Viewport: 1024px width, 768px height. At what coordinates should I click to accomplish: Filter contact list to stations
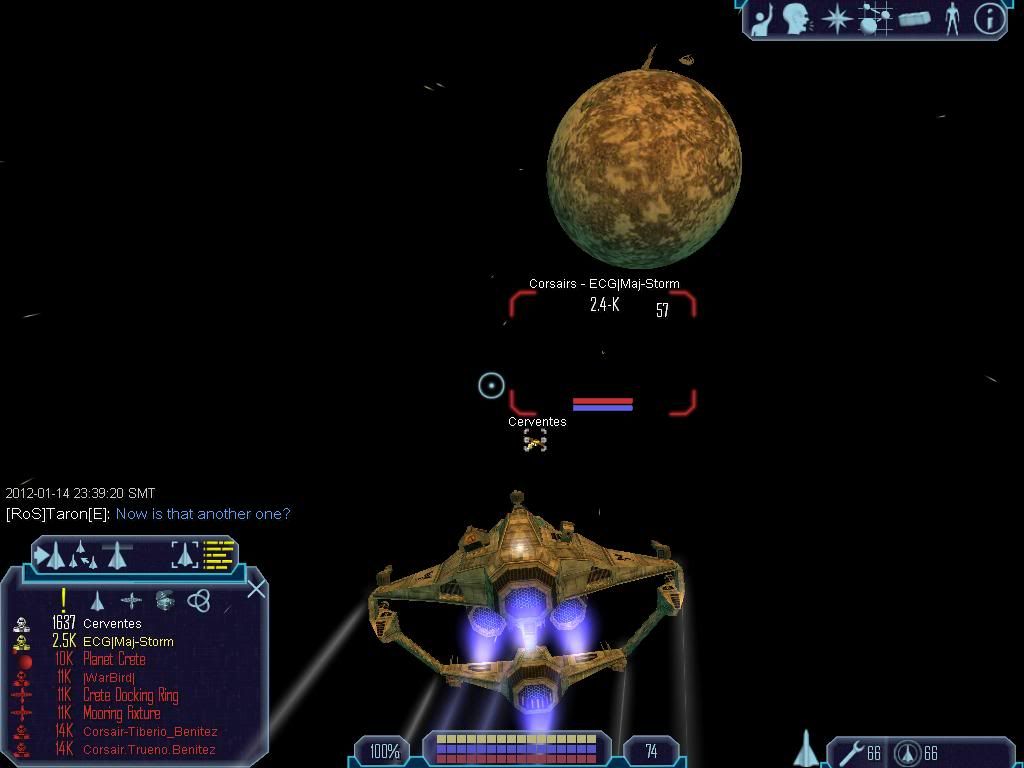click(x=131, y=601)
